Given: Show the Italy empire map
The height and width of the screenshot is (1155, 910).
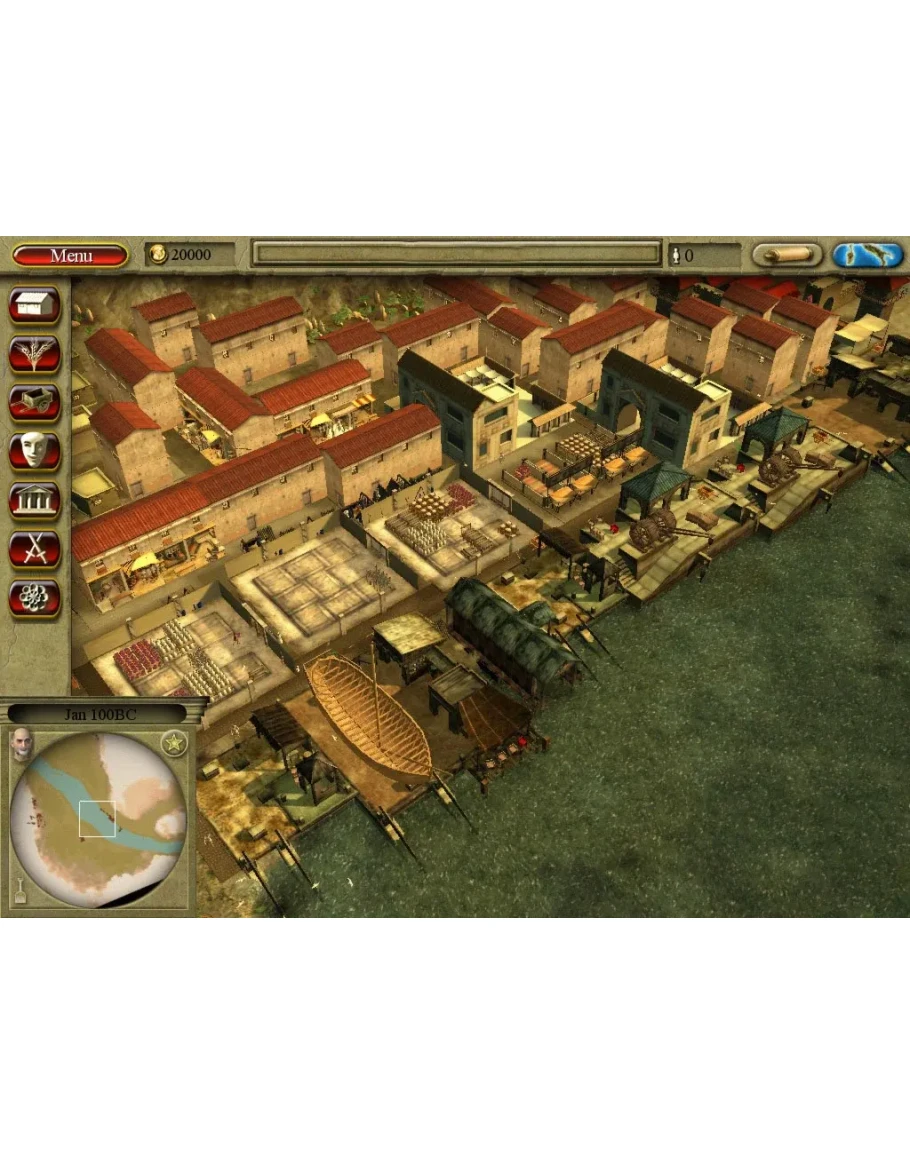Looking at the screenshot, I should [x=867, y=255].
